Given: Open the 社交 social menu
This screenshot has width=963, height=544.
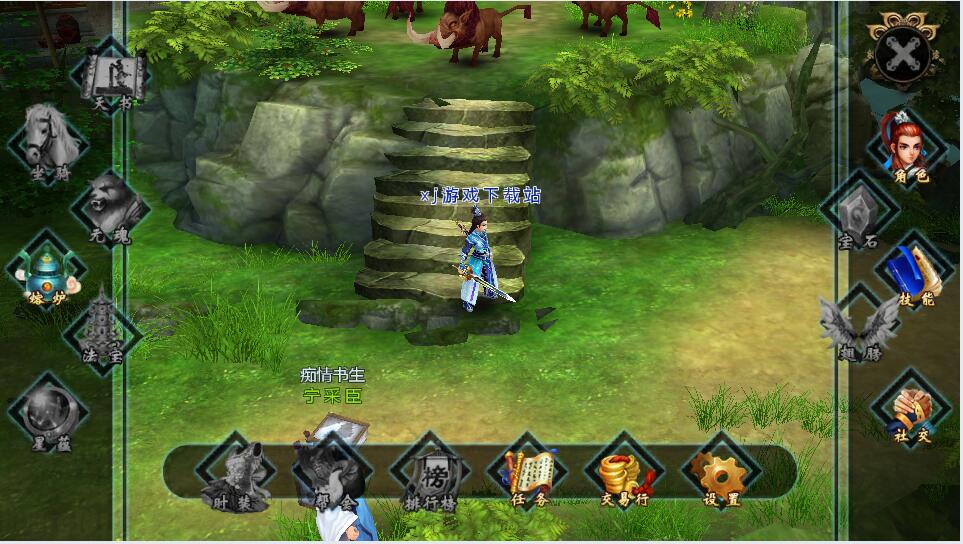Looking at the screenshot, I should [909, 406].
